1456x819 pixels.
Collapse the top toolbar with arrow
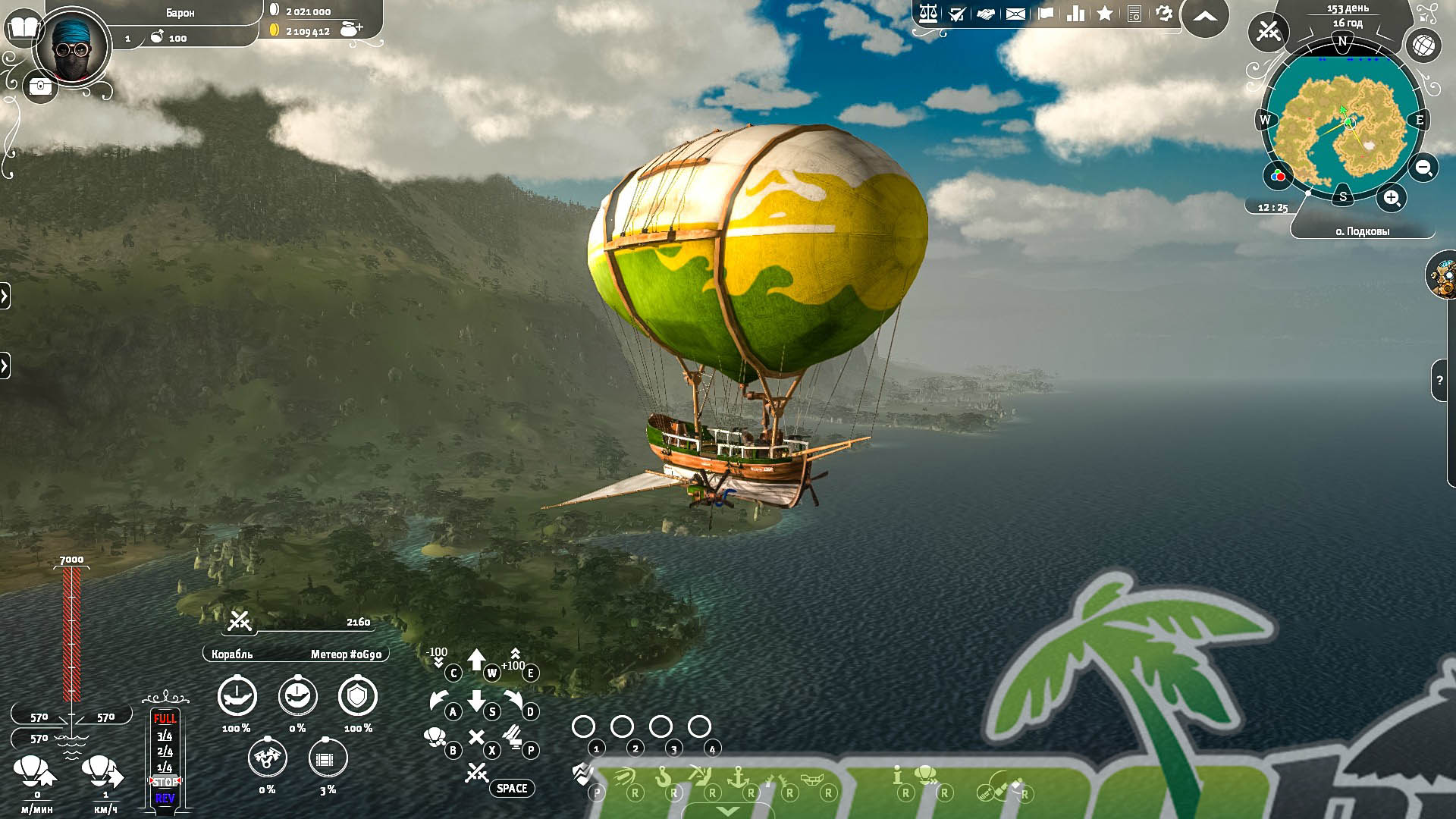(1204, 17)
